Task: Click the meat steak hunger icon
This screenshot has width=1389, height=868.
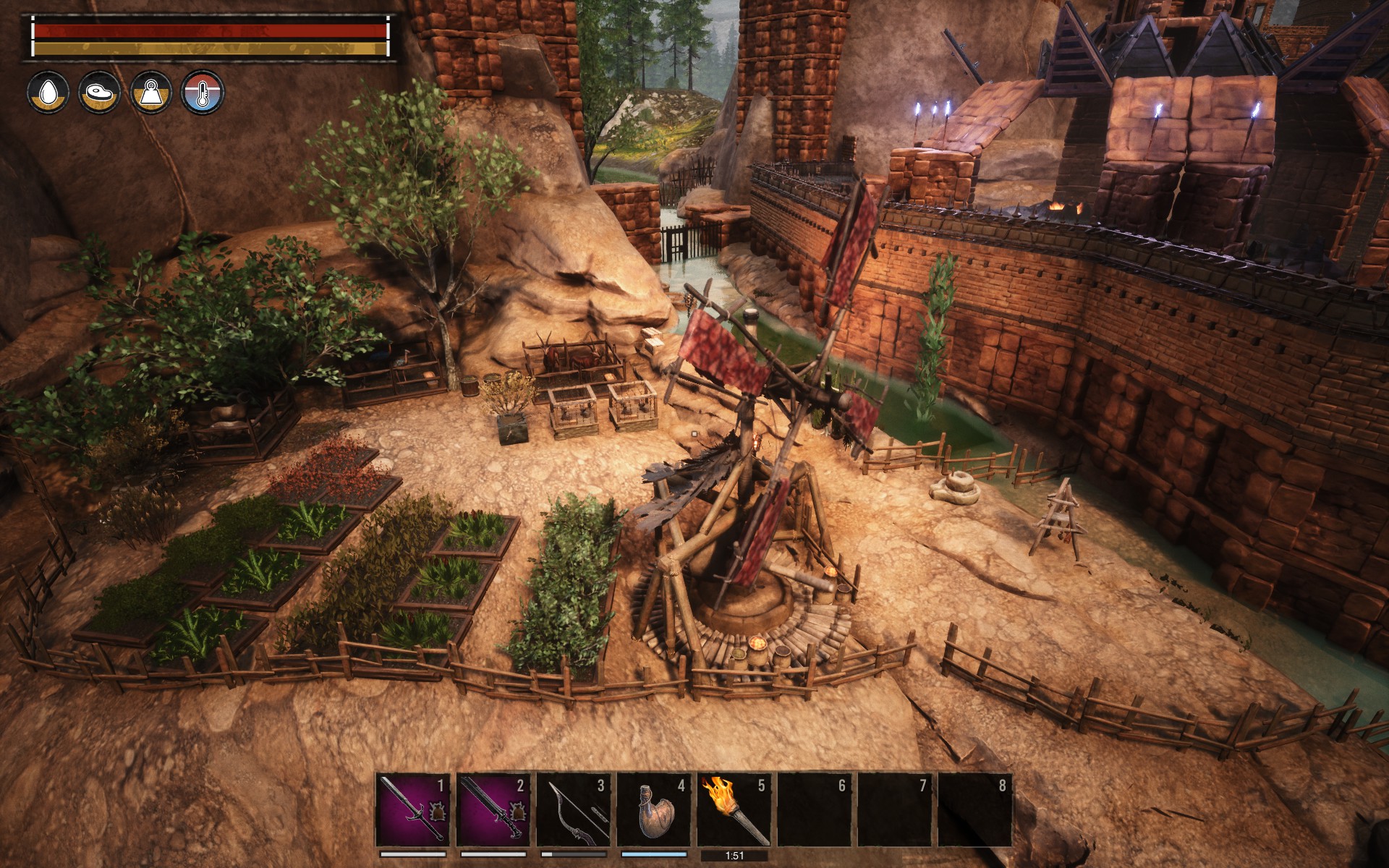Action: [x=99, y=93]
